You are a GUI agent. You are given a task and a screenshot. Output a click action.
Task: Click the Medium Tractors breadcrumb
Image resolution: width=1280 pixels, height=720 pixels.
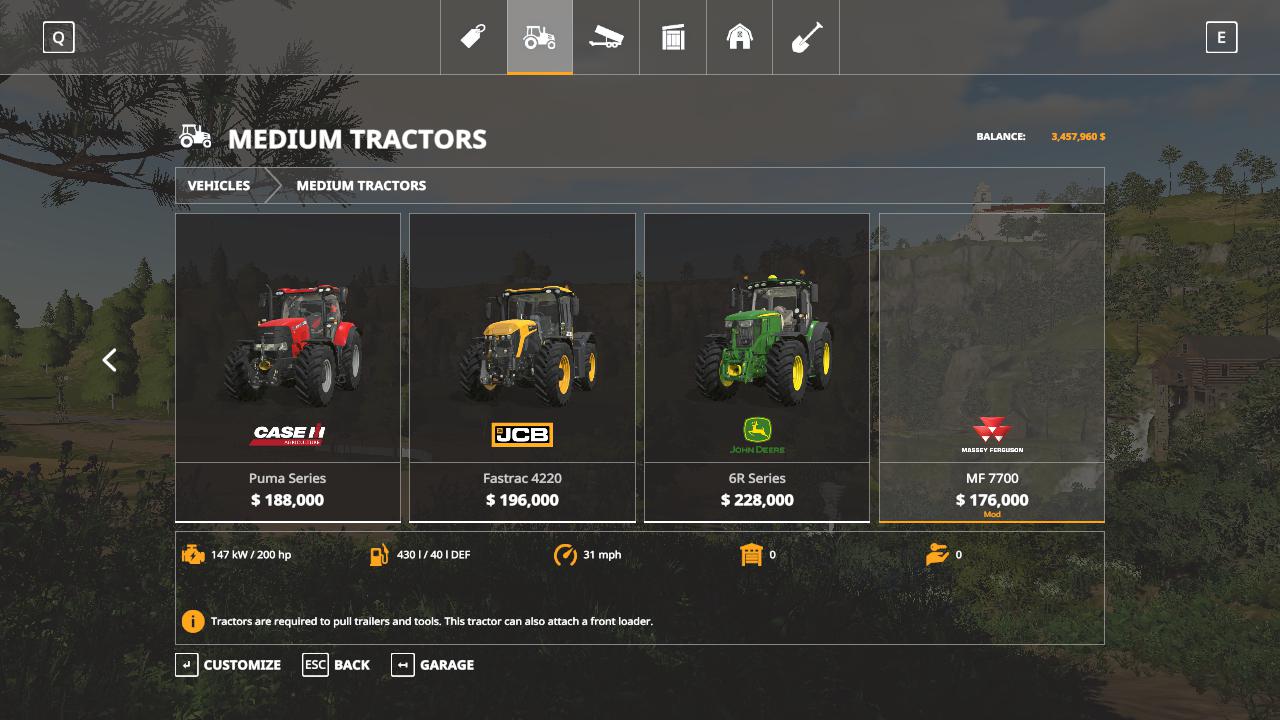point(361,186)
